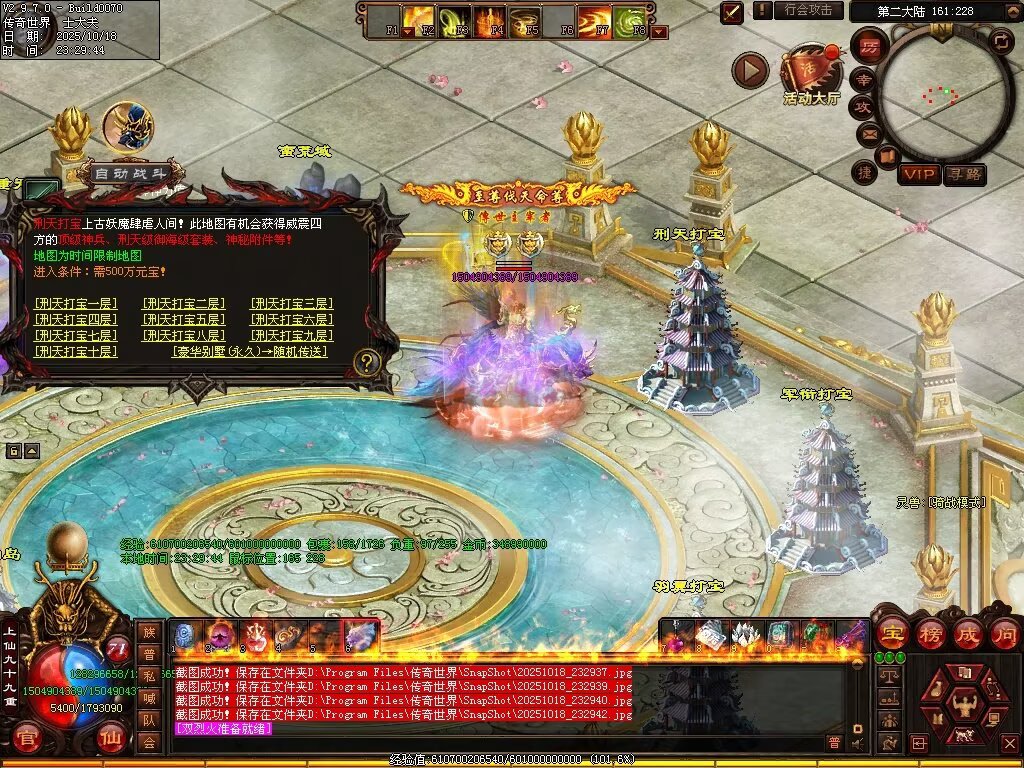
Task: Toggle the 自动战斗 auto-battle button
Action: [x=136, y=174]
